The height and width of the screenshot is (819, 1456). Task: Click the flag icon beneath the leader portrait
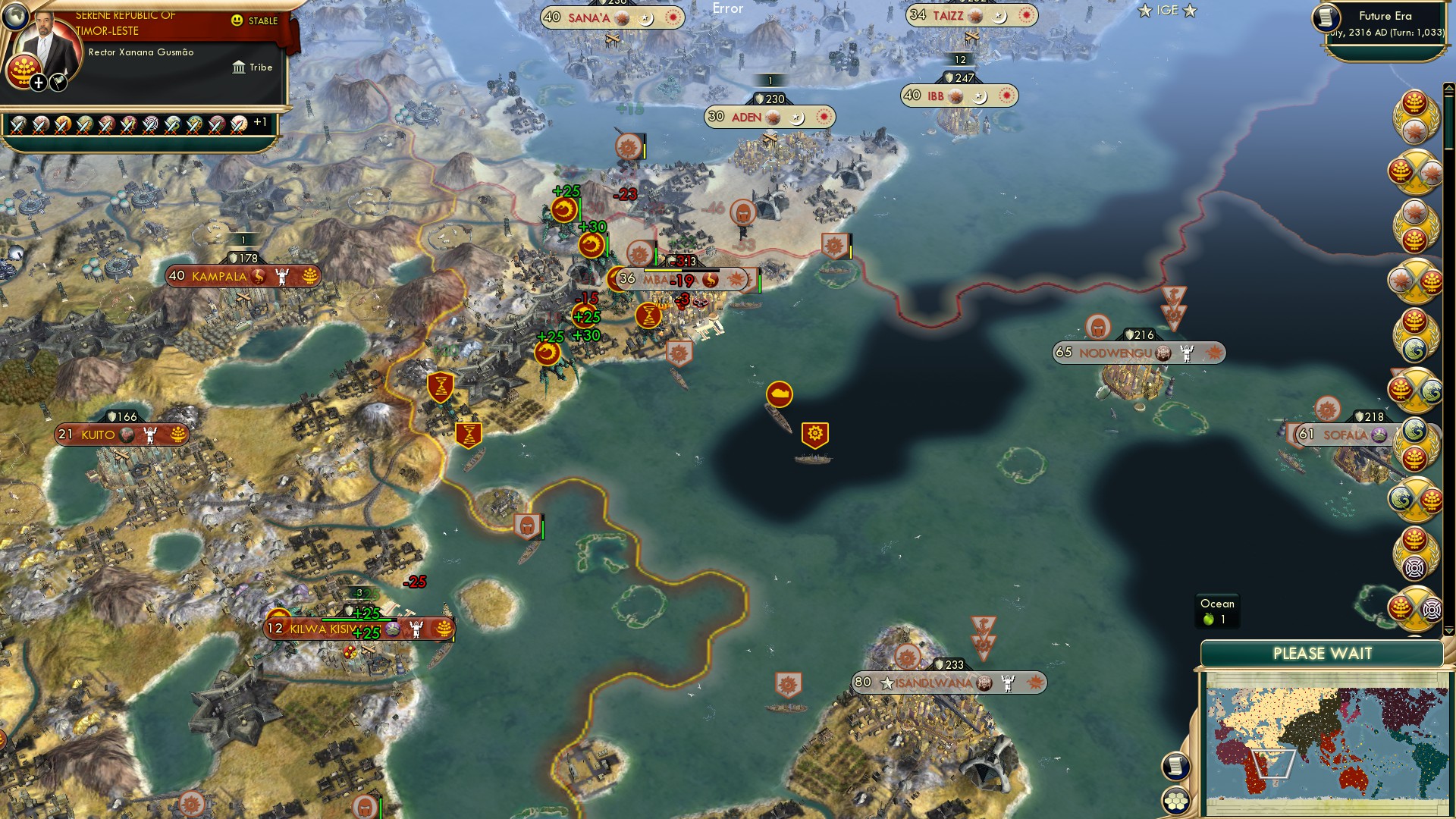click(x=58, y=83)
